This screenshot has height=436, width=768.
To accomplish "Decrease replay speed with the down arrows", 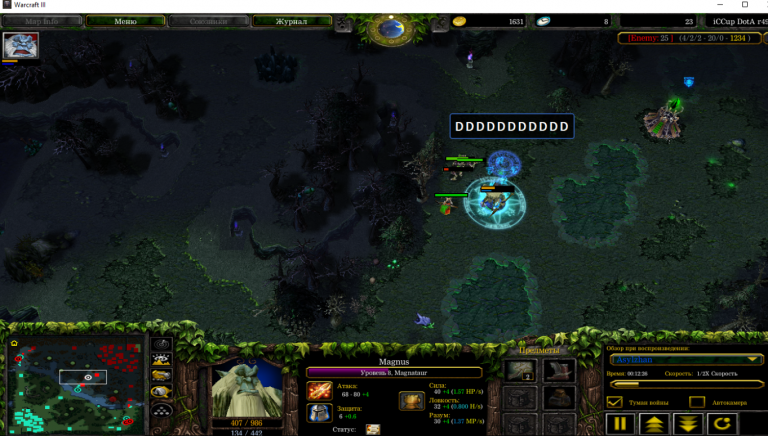I will coord(687,423).
